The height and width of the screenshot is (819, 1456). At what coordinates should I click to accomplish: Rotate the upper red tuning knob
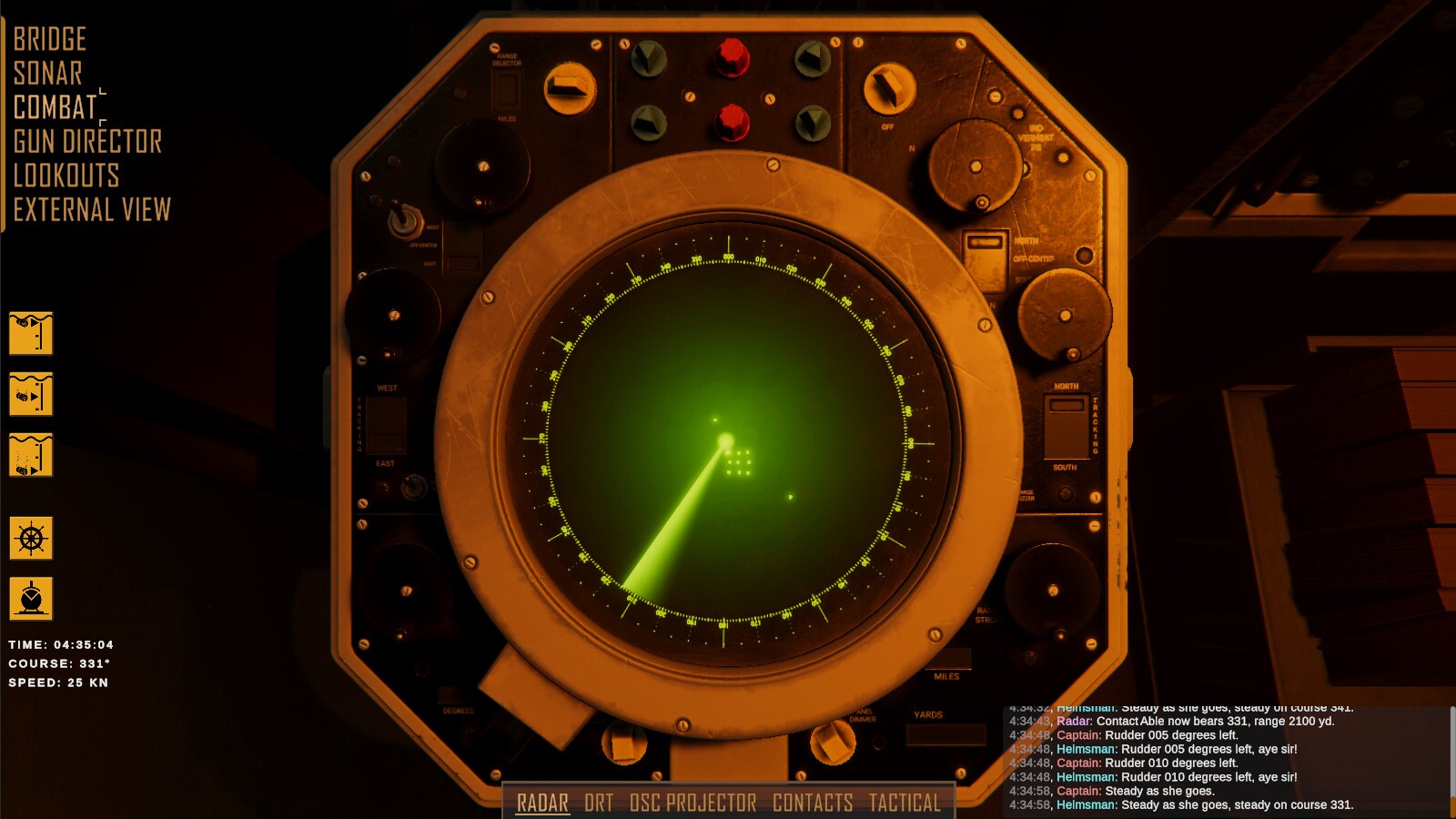coord(730,56)
